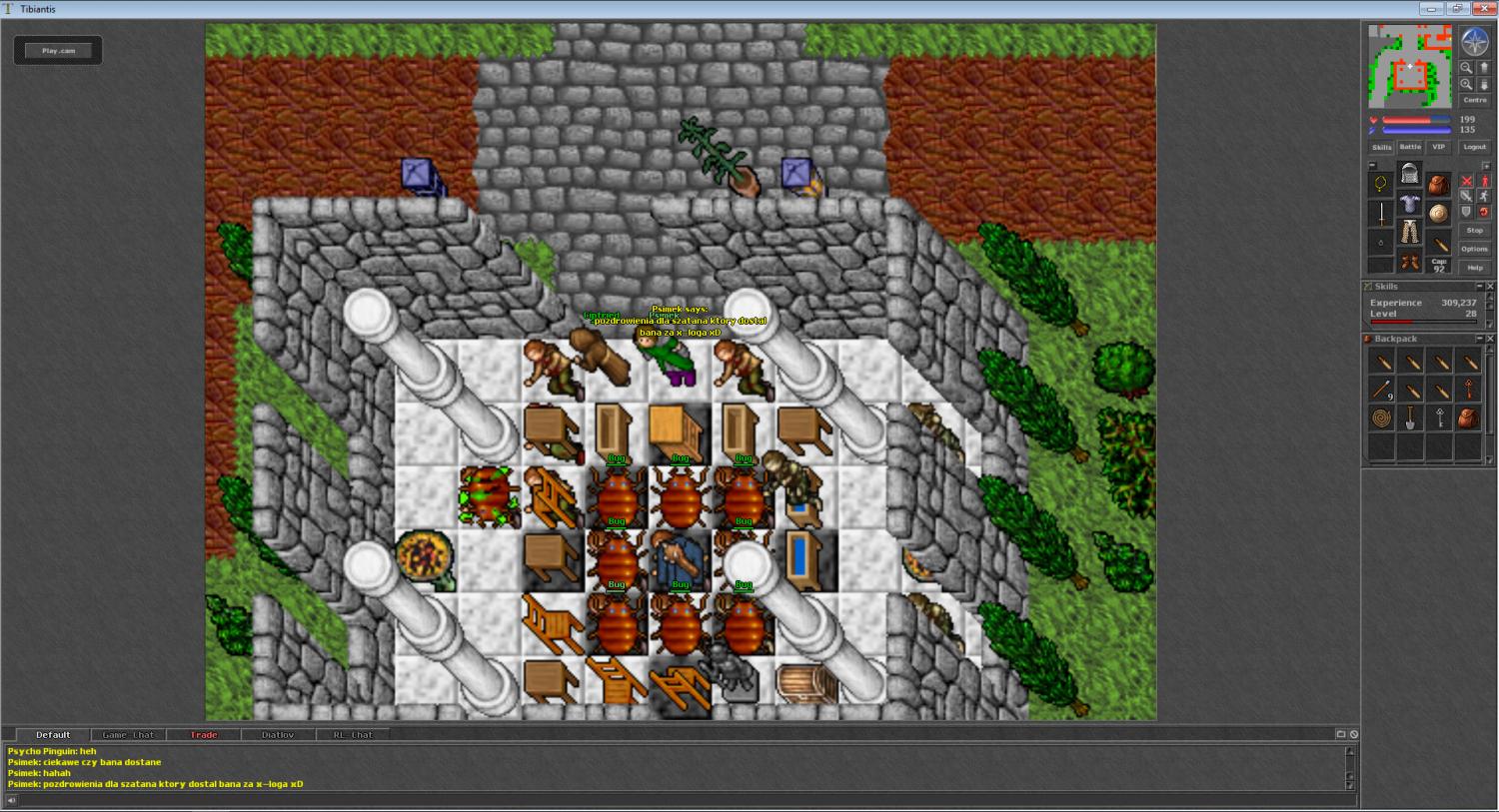Click the minimap compass rose

1475,42
